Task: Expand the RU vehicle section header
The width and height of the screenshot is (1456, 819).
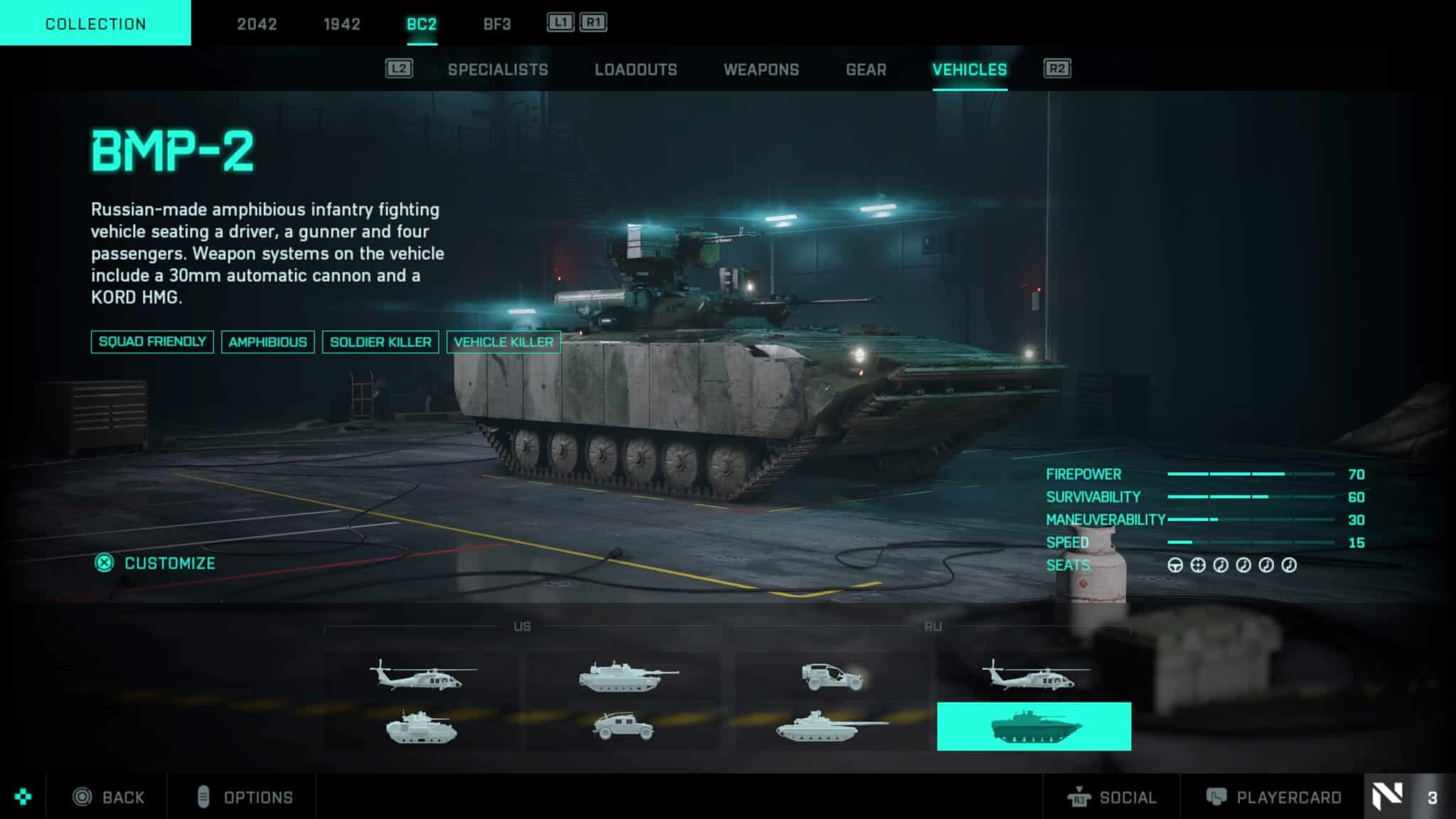Action: click(x=932, y=628)
